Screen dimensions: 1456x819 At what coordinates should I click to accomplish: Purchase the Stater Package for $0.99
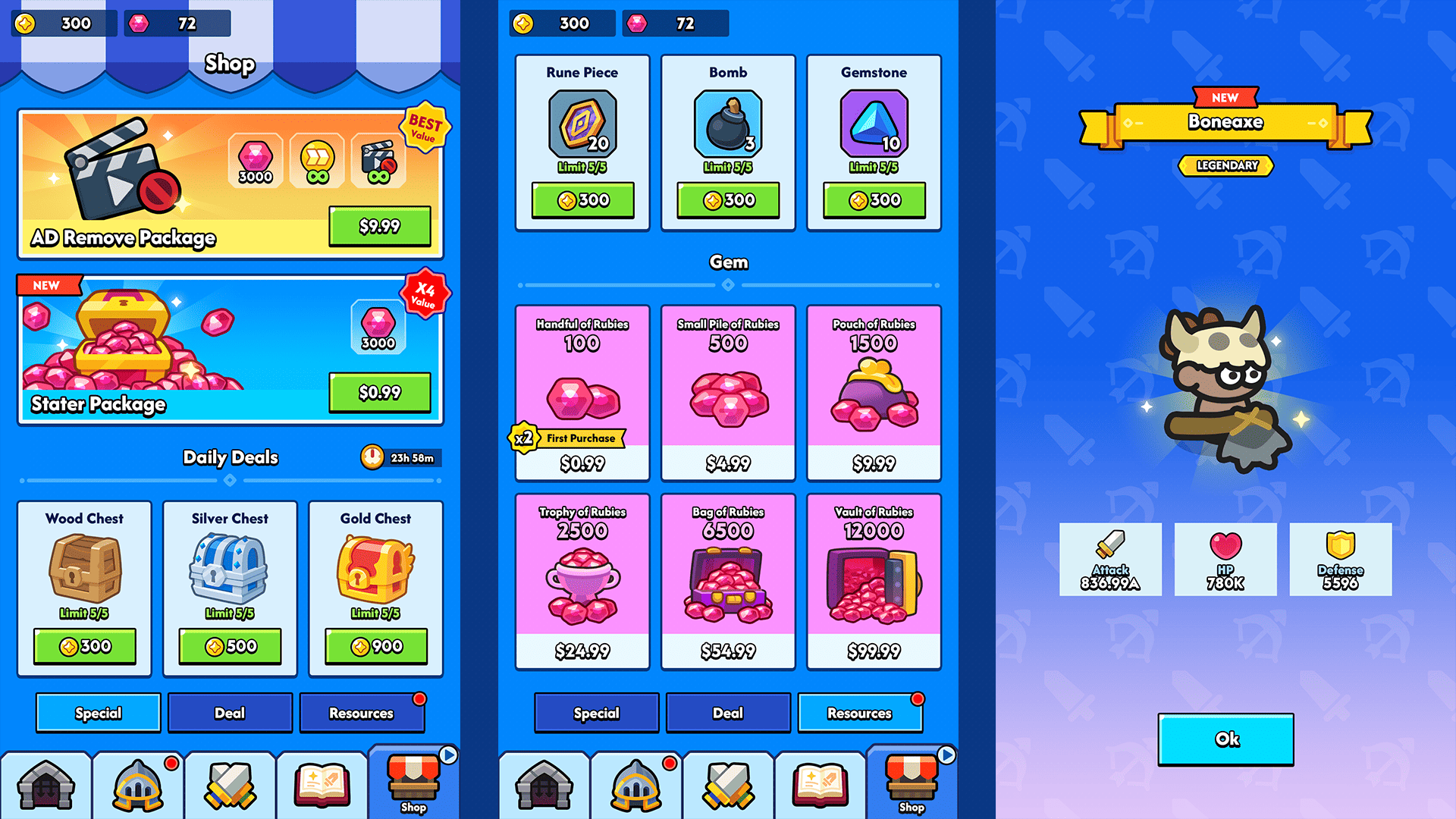(380, 392)
